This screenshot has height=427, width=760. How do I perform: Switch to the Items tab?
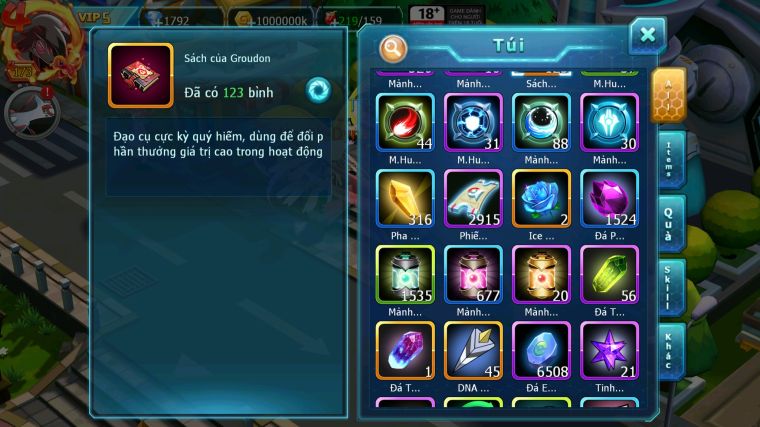coord(670,160)
